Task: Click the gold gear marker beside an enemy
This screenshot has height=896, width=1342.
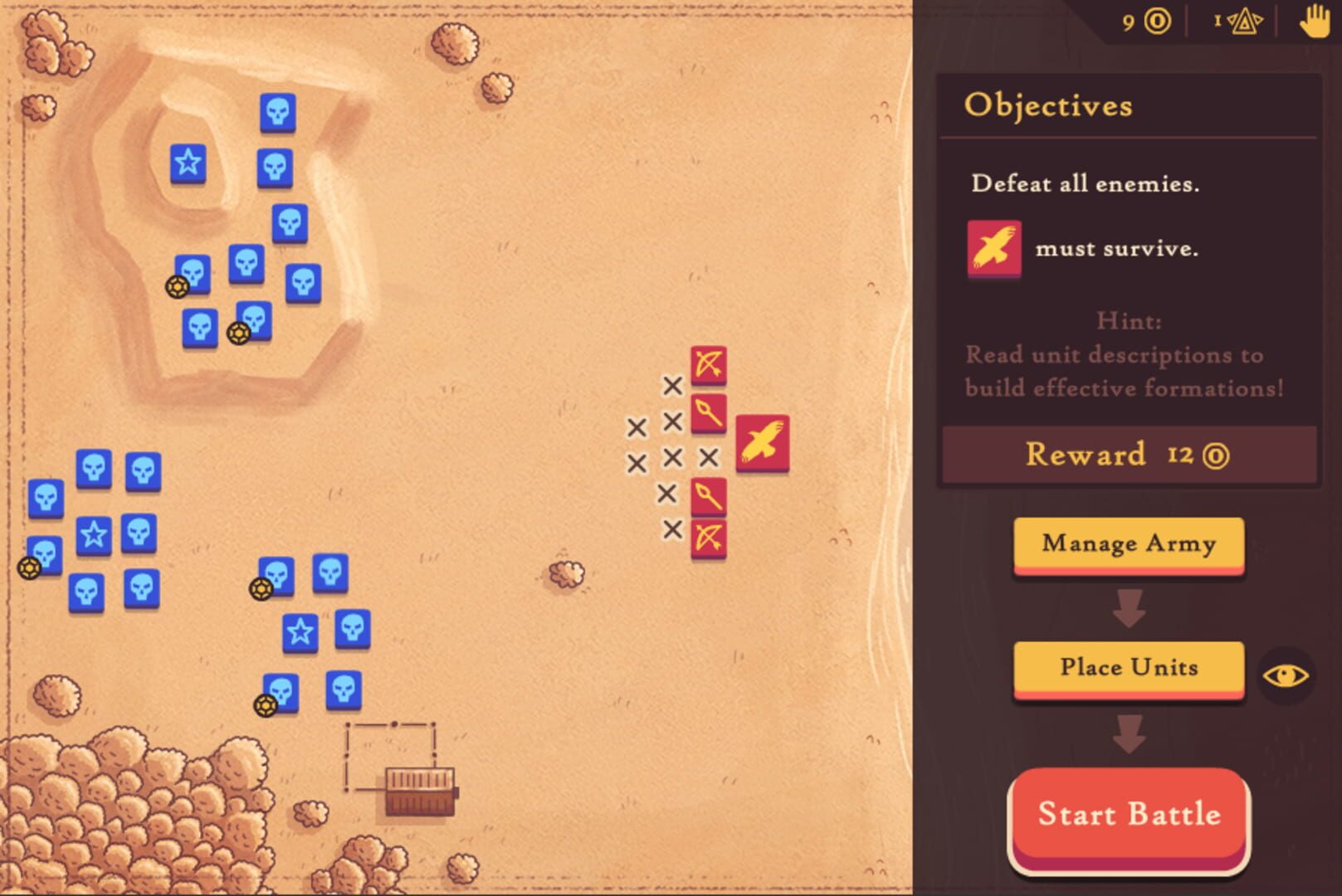Action: pyautogui.click(x=177, y=289)
